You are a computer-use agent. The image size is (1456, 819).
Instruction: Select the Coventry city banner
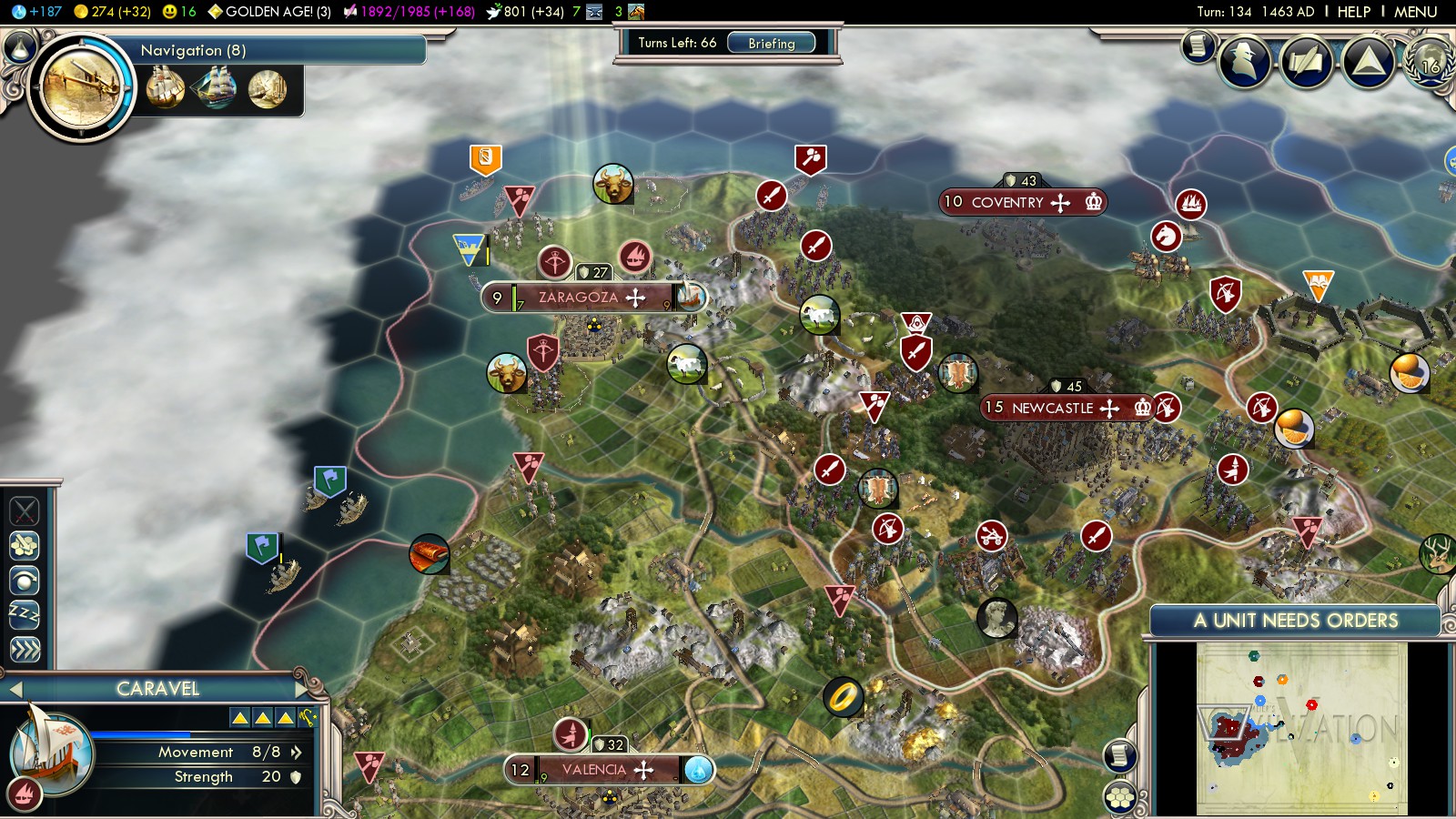pos(1007,202)
